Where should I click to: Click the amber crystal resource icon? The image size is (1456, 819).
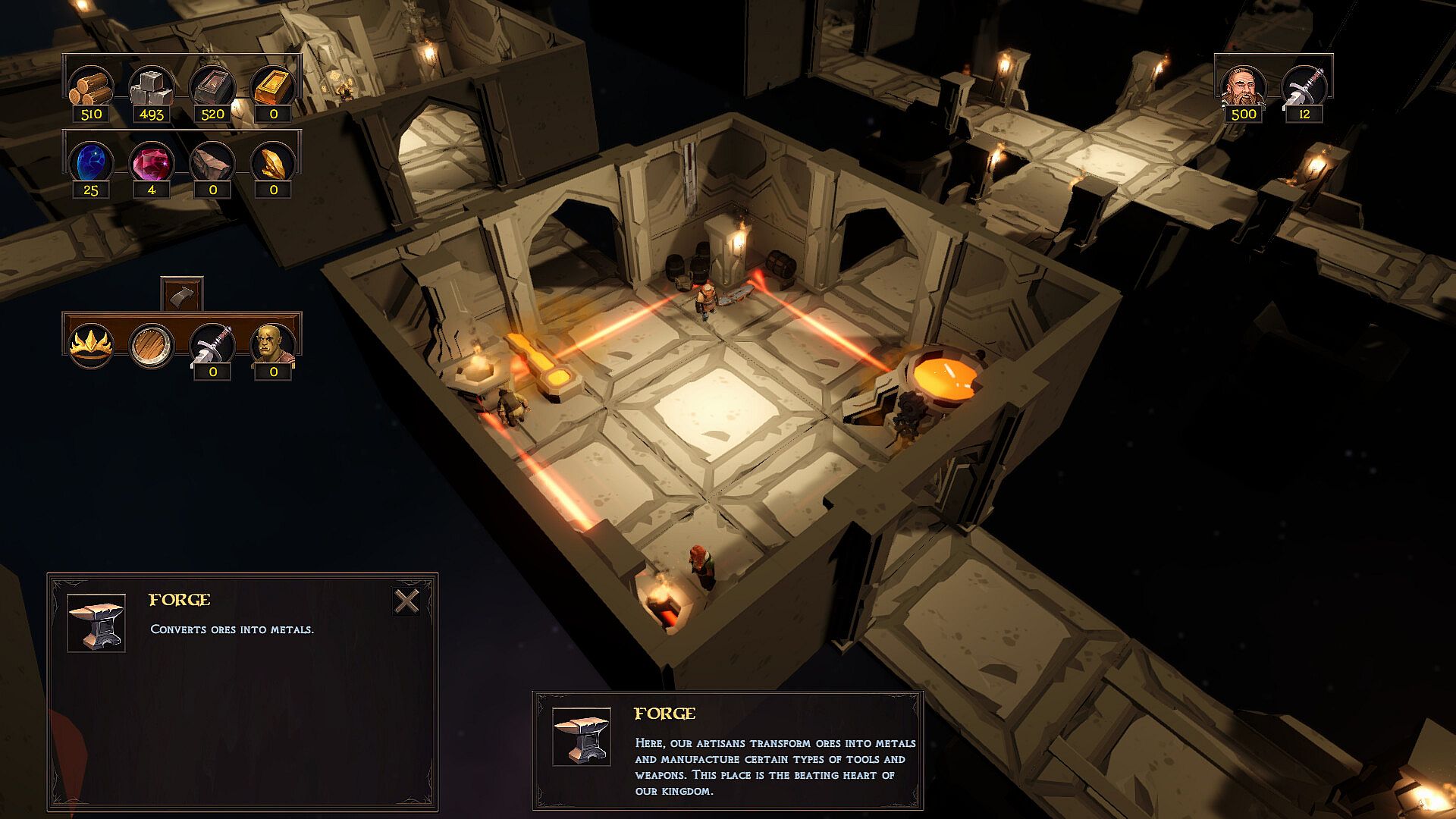[x=273, y=162]
